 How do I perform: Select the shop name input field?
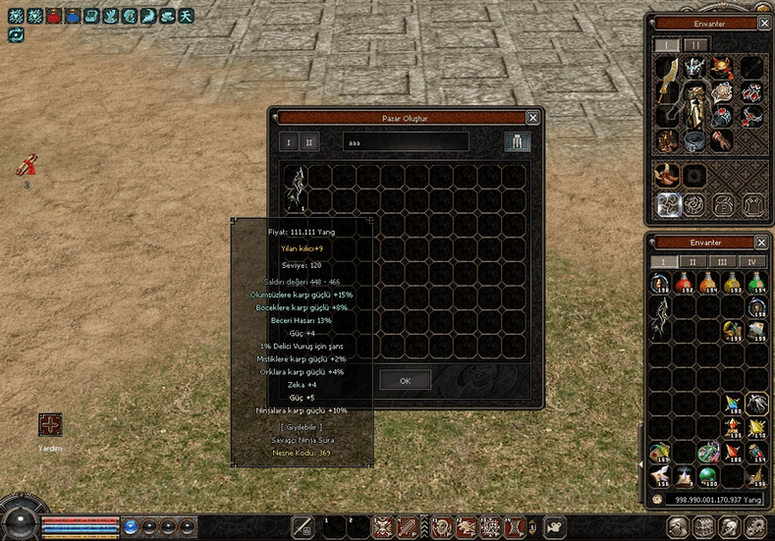tap(405, 142)
